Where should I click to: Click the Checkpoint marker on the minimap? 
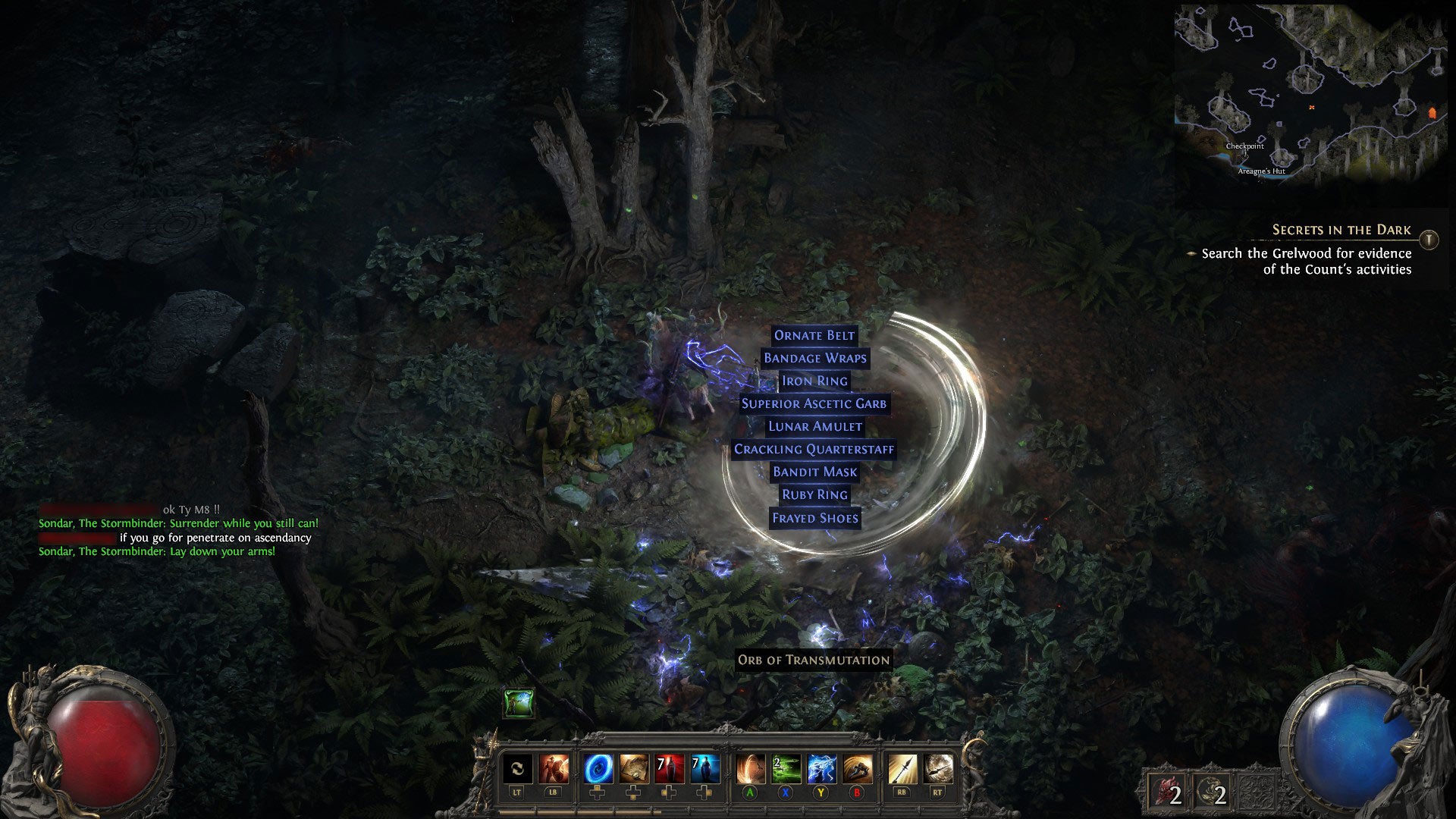[1245, 146]
